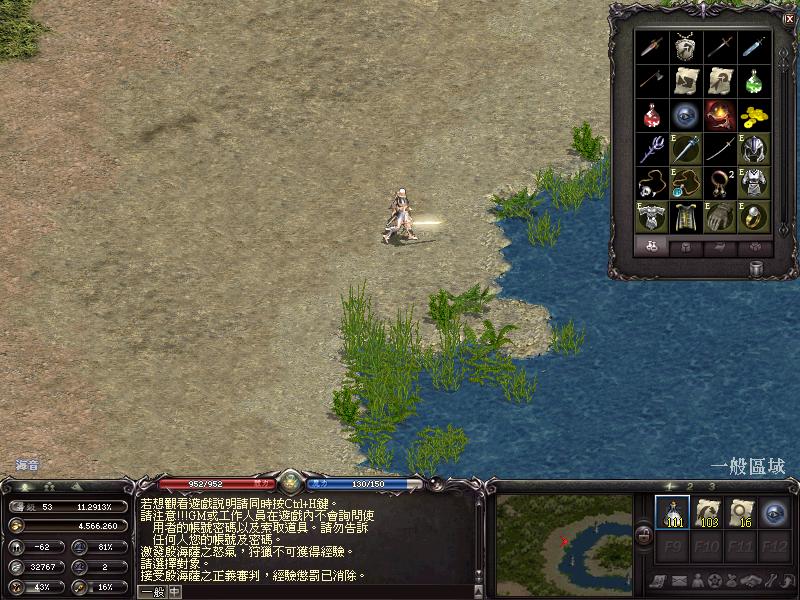Switch hotbar to page 2
Screen dimensions: 800x600
tap(690, 487)
